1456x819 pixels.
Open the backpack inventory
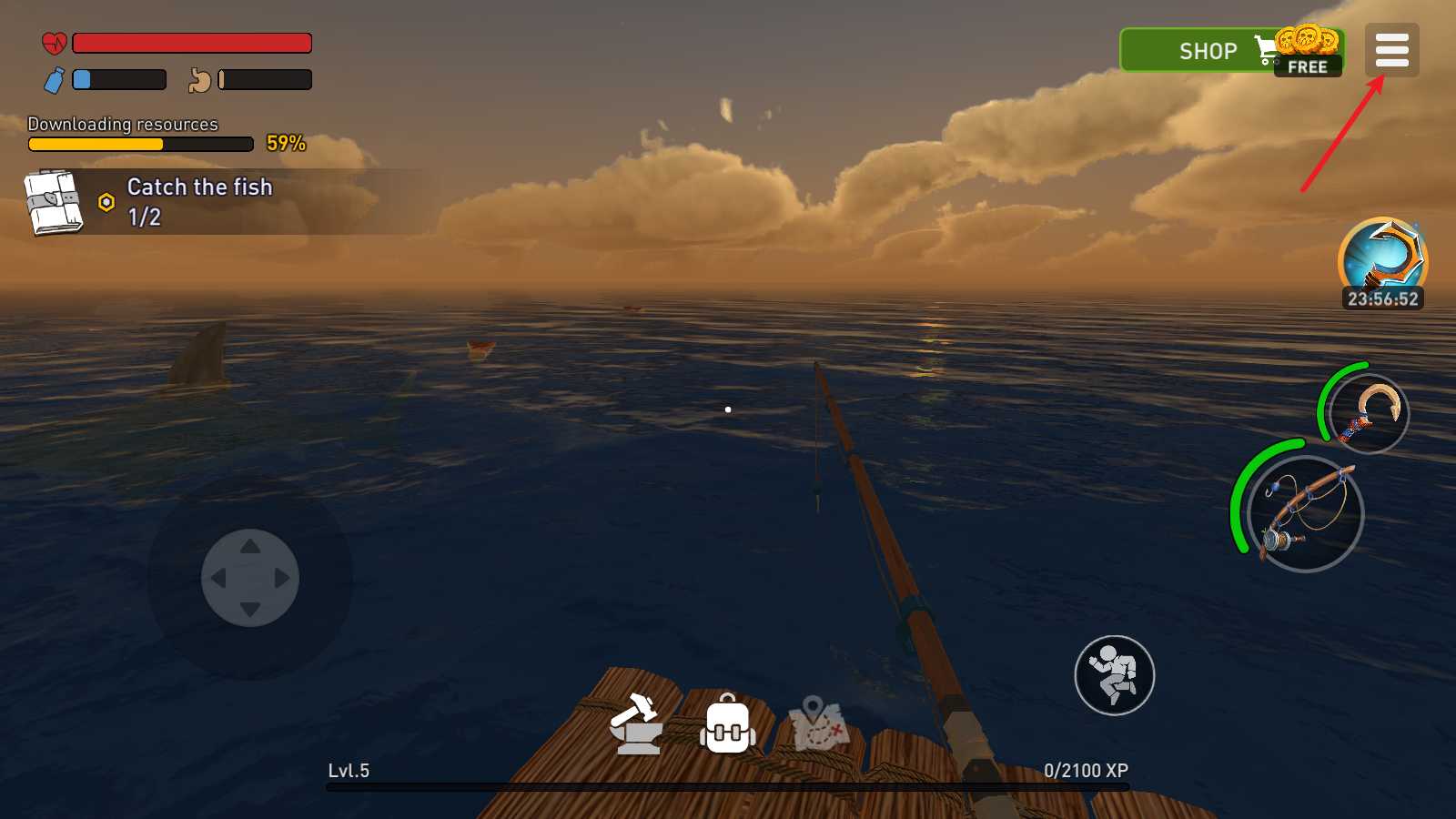(x=727, y=725)
